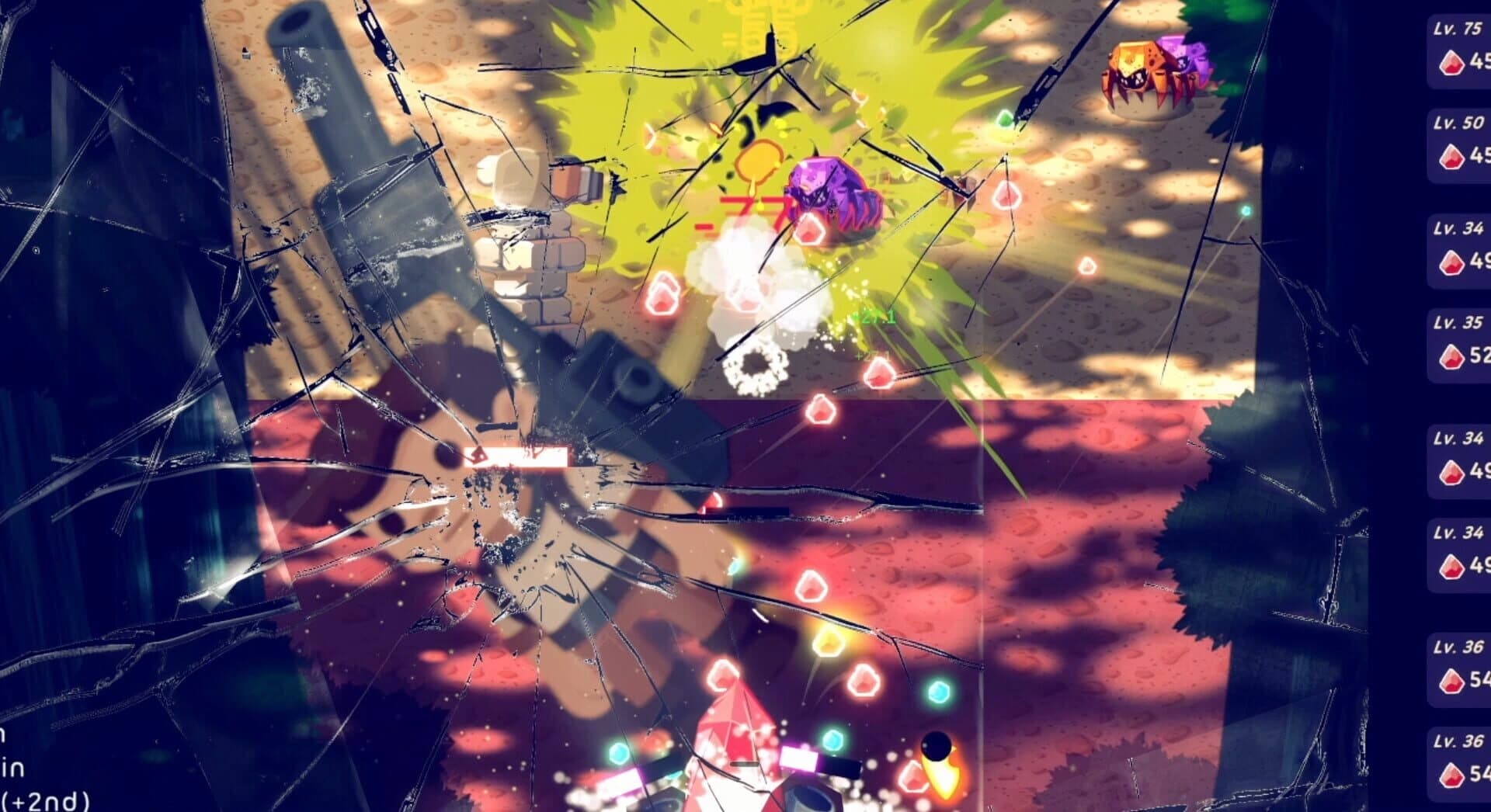Click the "(+2nd)" text at bottom left

coord(43,803)
